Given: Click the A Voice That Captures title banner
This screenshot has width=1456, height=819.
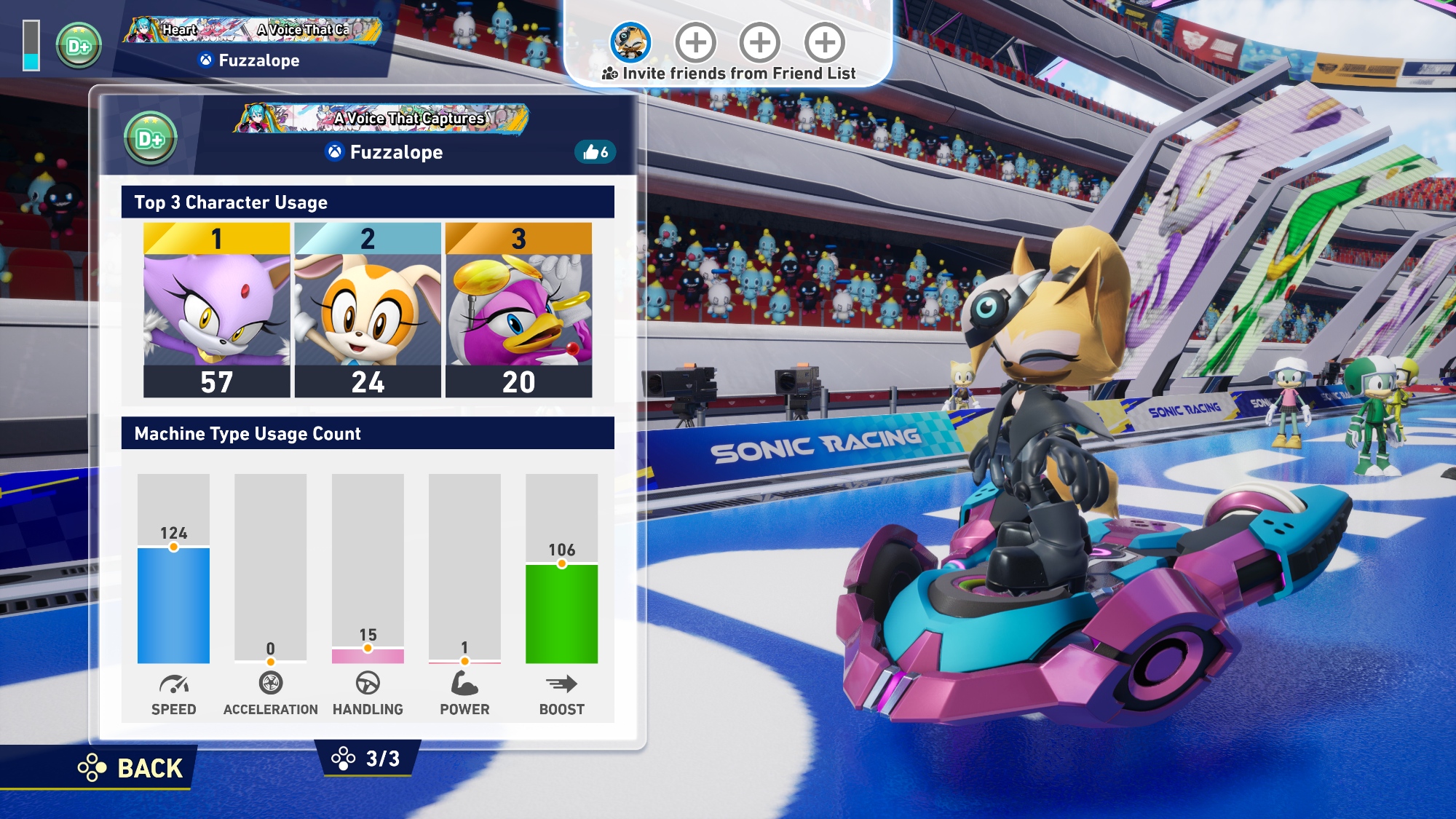Looking at the screenshot, I should (x=383, y=119).
